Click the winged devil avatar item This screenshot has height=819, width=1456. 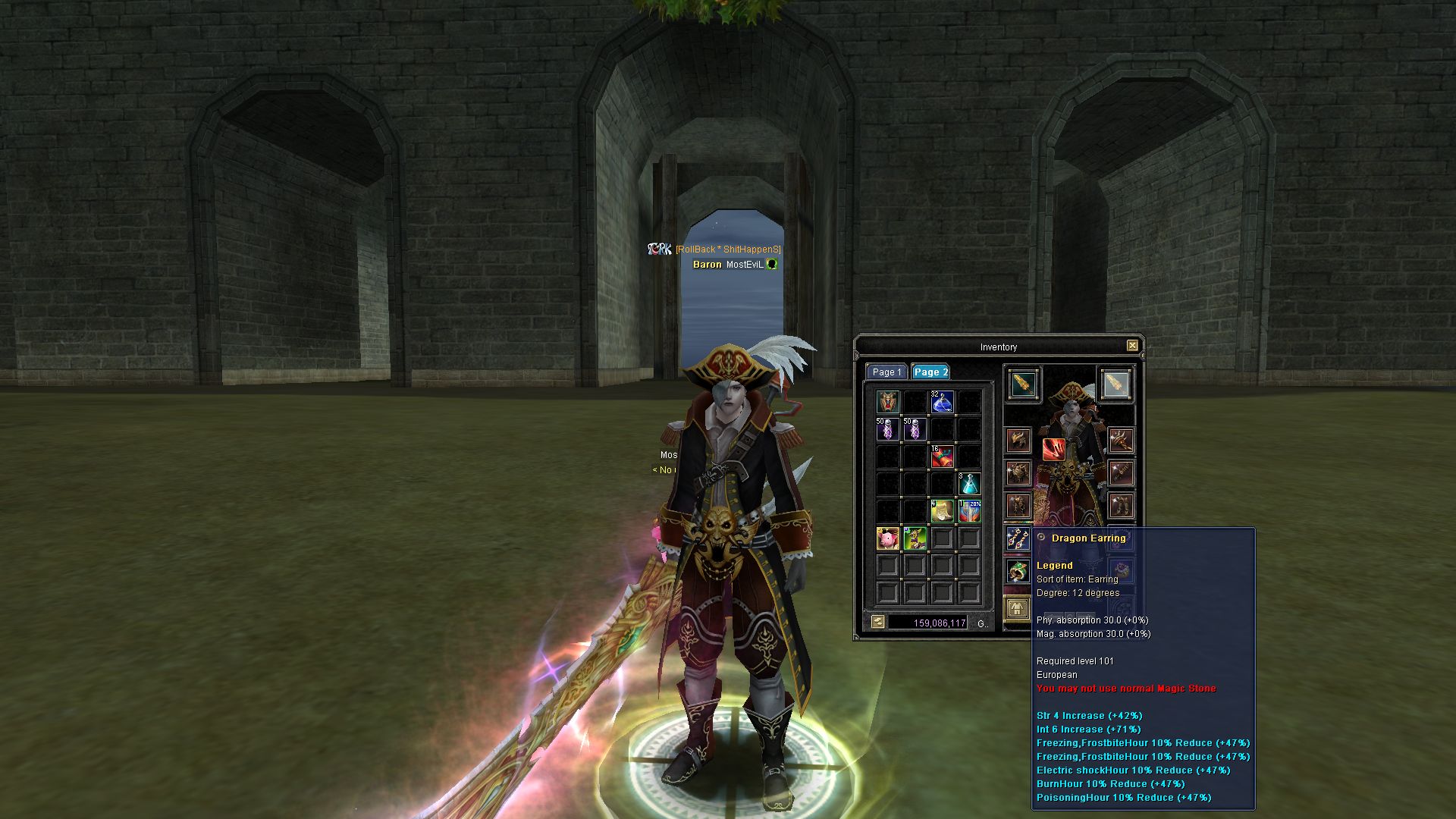(x=887, y=402)
